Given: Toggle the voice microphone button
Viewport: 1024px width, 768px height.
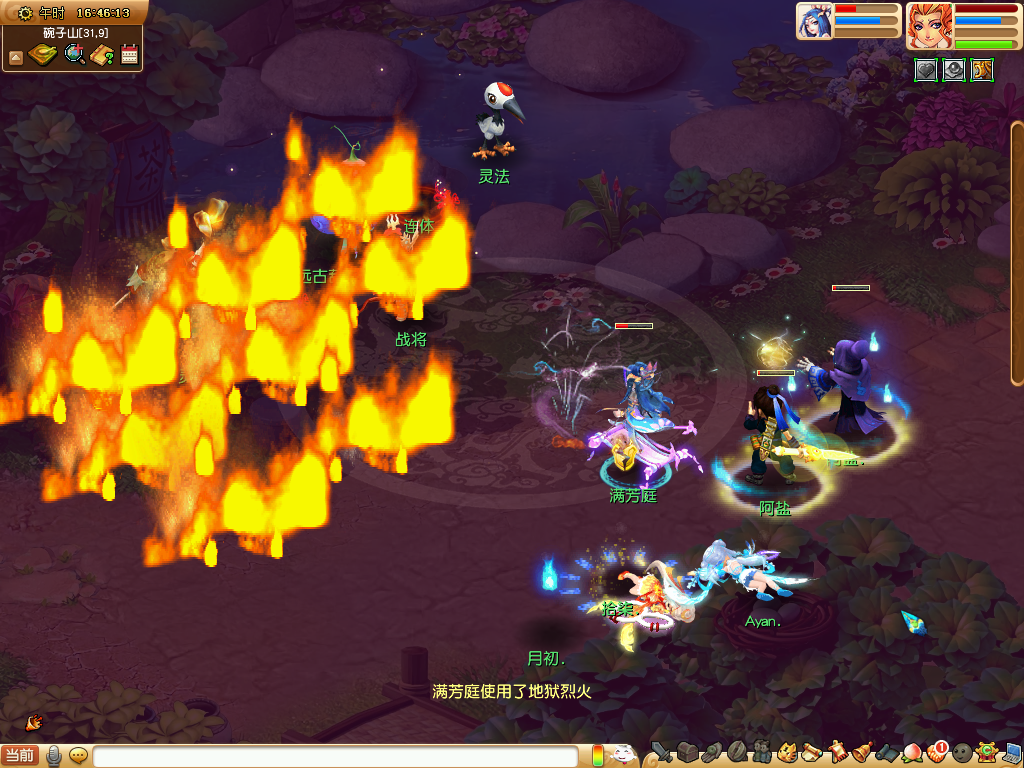Looking at the screenshot, I should coord(54,756).
